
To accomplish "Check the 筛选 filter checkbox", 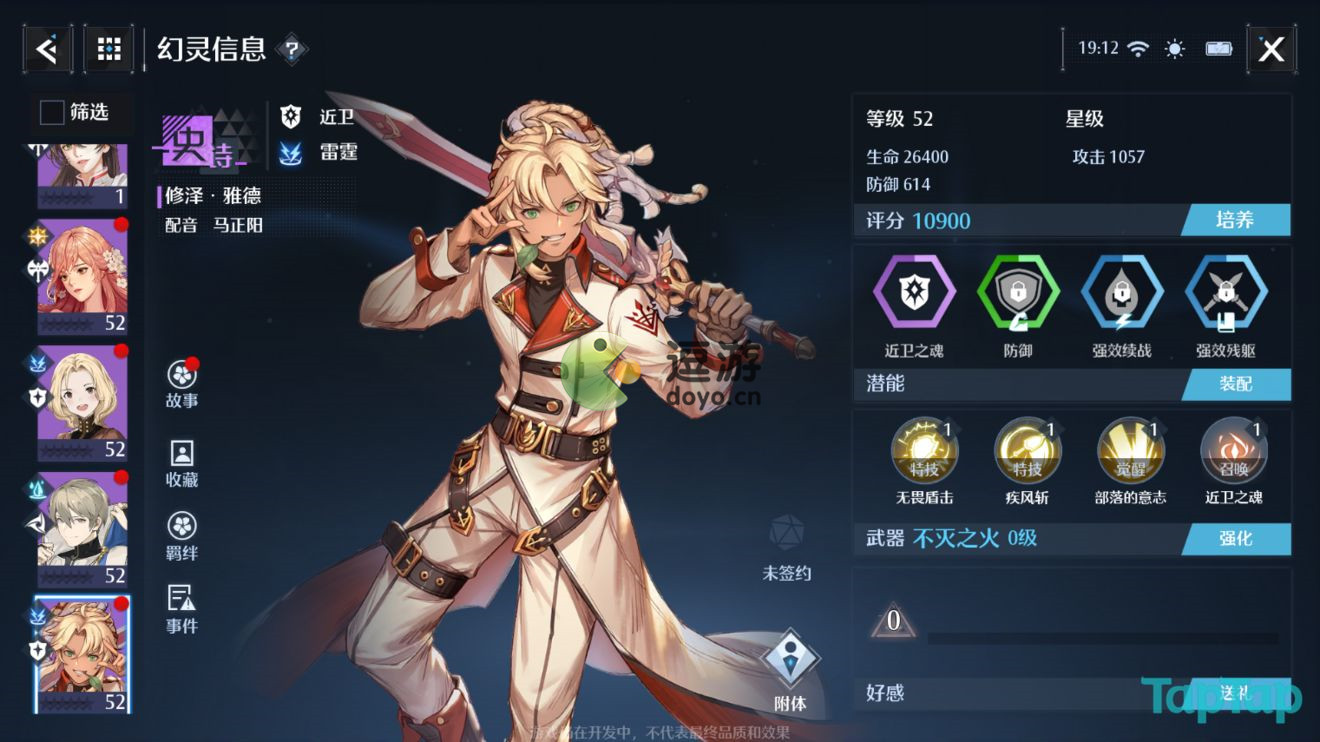I will (50, 113).
